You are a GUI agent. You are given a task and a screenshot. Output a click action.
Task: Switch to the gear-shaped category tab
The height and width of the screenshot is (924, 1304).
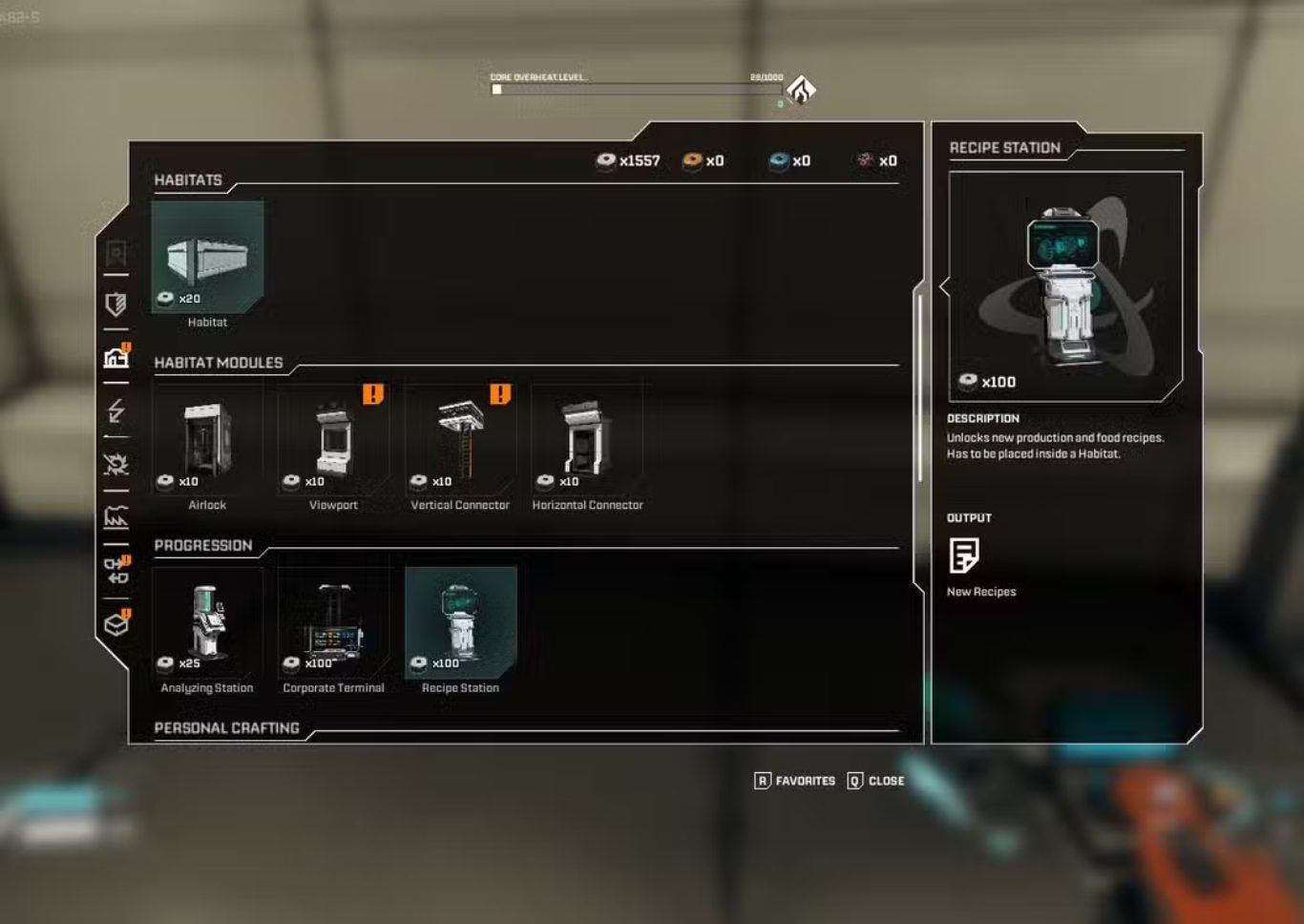click(116, 465)
